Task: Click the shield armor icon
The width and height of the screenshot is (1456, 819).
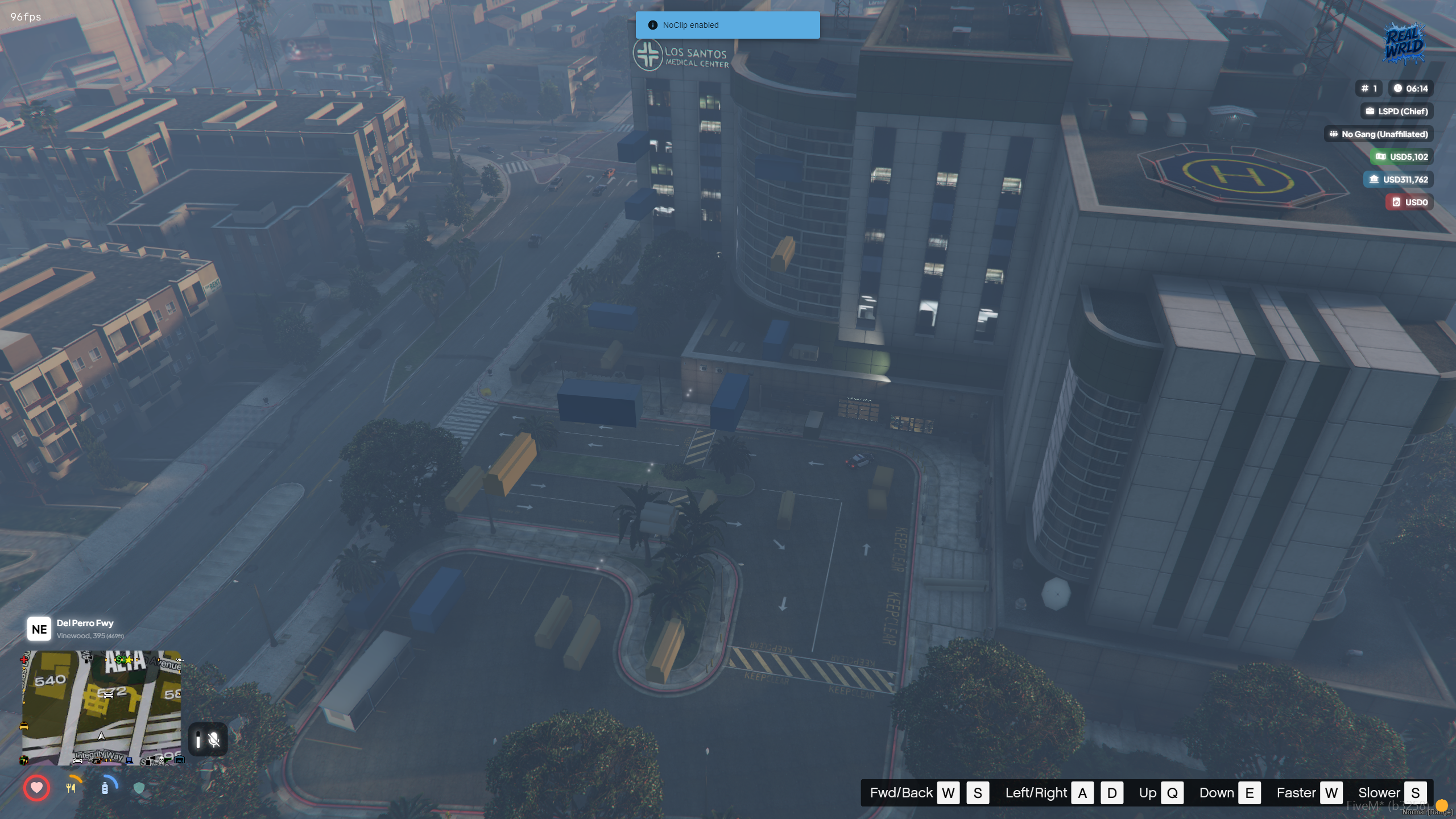Action: point(139,788)
